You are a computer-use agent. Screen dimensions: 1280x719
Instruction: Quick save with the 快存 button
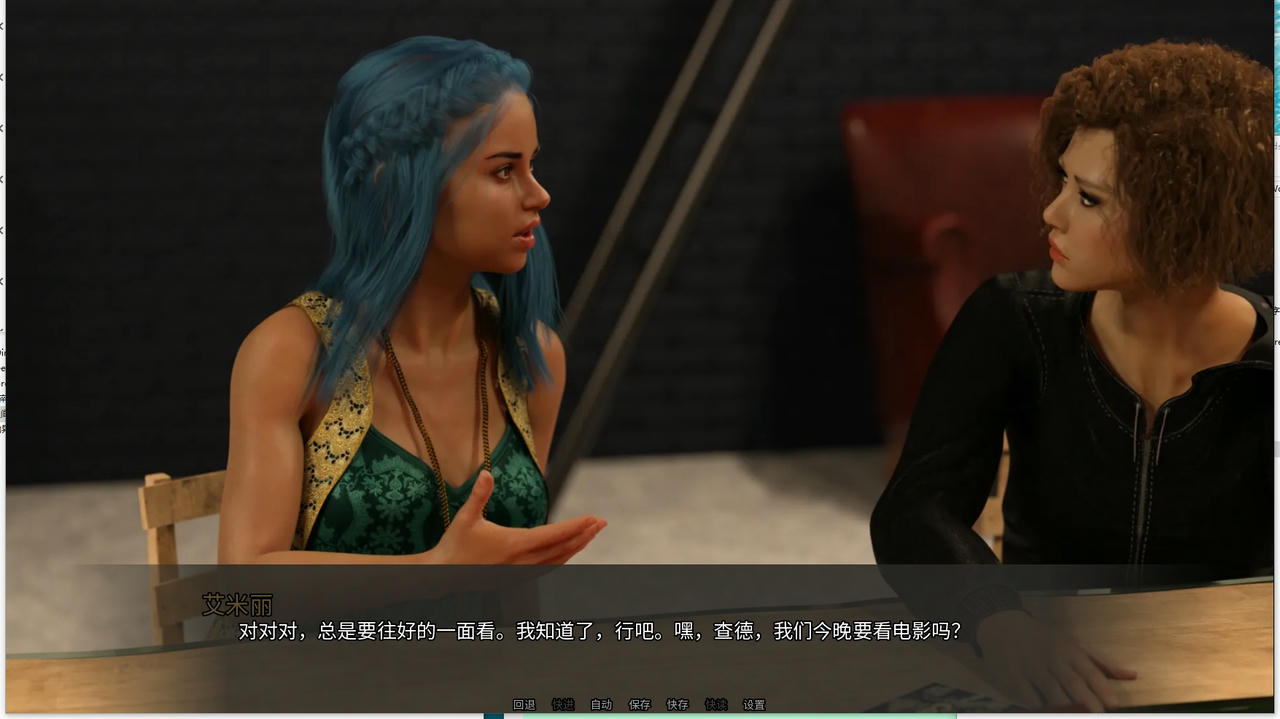[678, 705]
